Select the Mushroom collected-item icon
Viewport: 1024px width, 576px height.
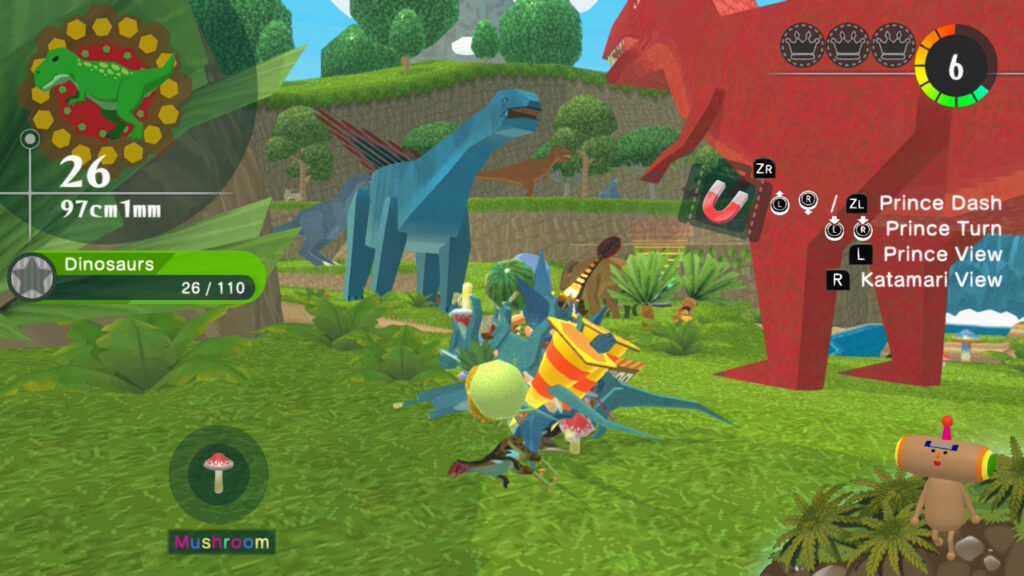(x=217, y=473)
